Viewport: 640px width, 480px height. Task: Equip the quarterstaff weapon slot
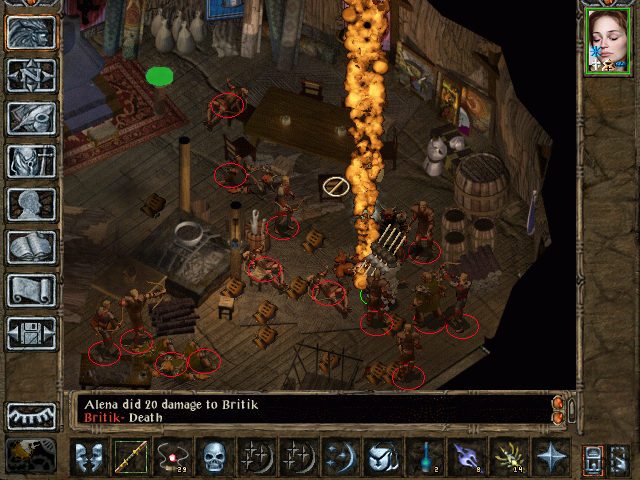[131, 458]
